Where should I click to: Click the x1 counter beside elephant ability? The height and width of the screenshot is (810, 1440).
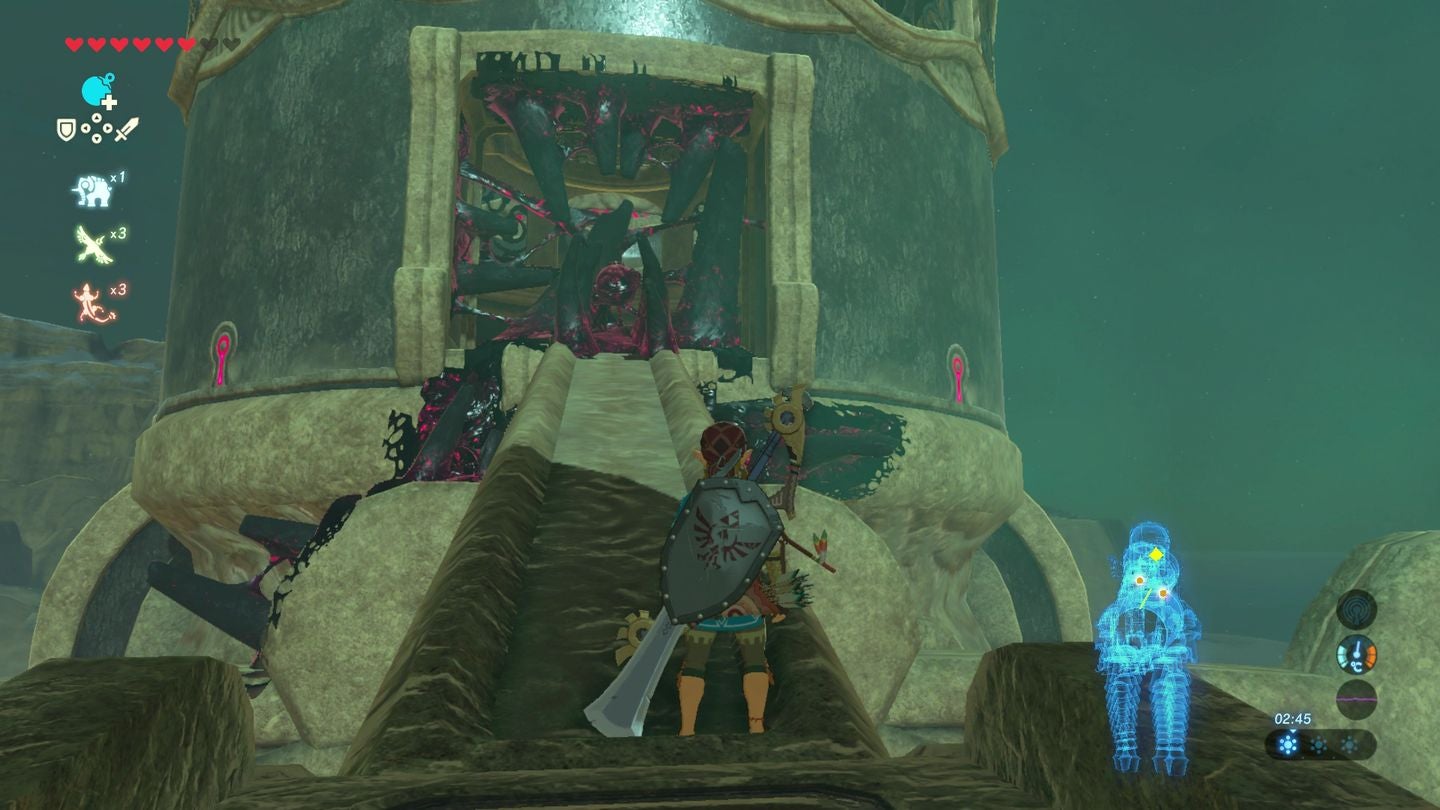pos(117,177)
